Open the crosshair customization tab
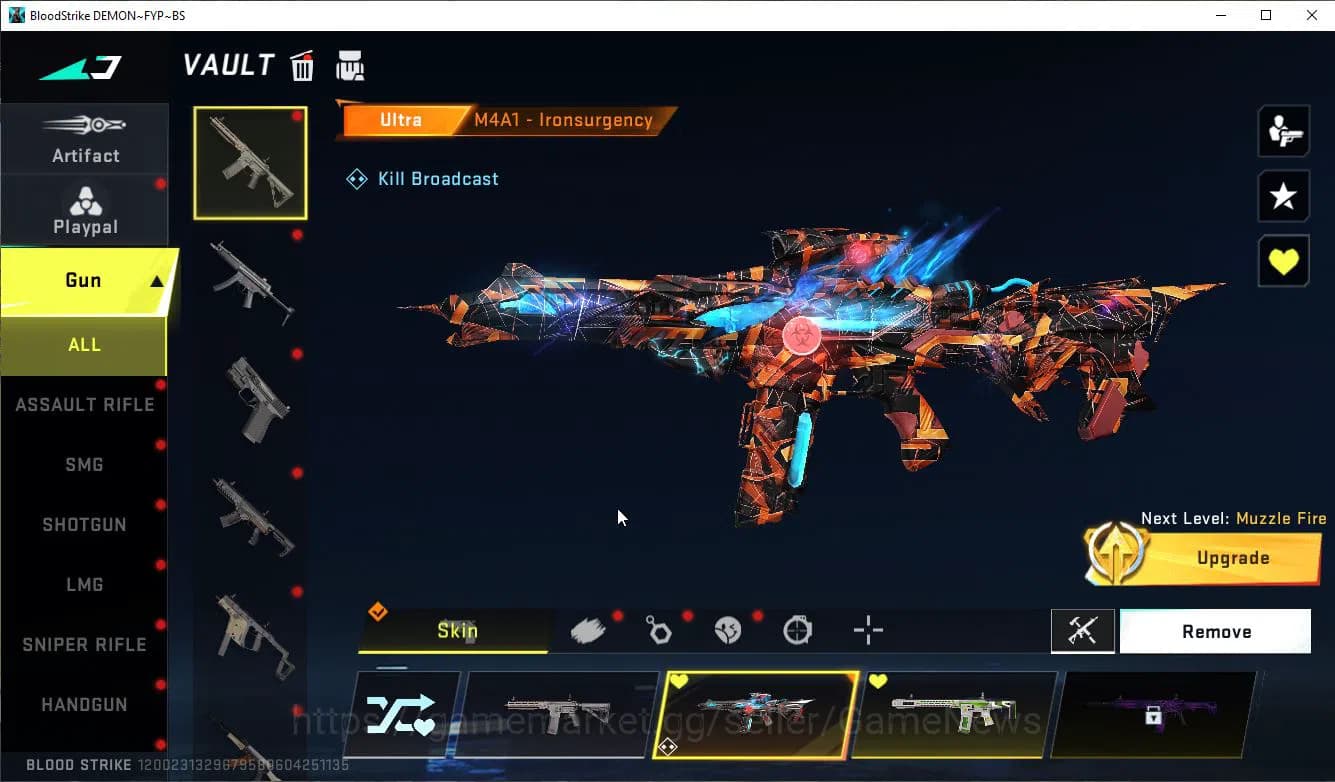This screenshot has height=782, width=1335. point(868,631)
